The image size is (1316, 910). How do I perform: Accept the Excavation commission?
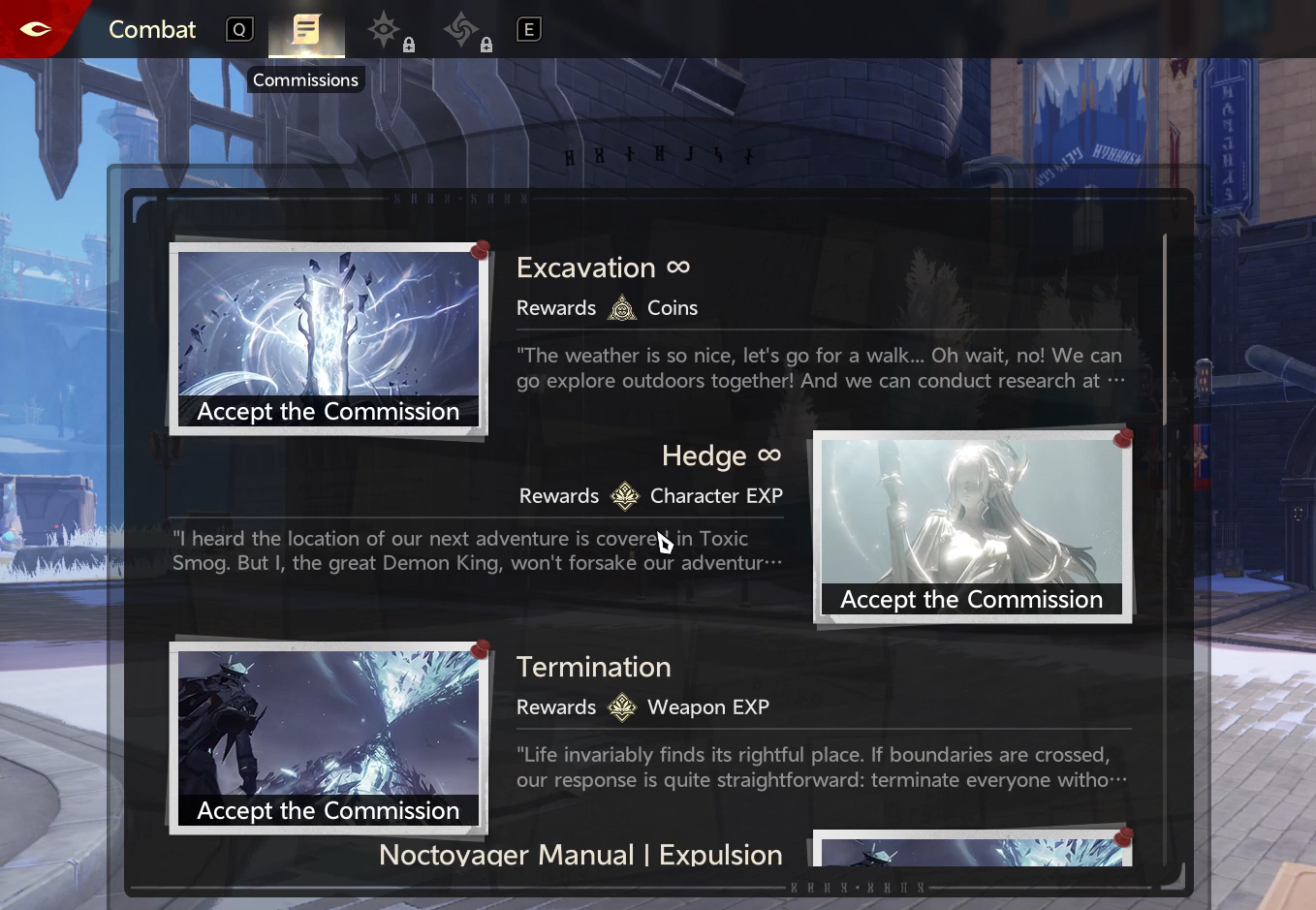click(x=329, y=411)
